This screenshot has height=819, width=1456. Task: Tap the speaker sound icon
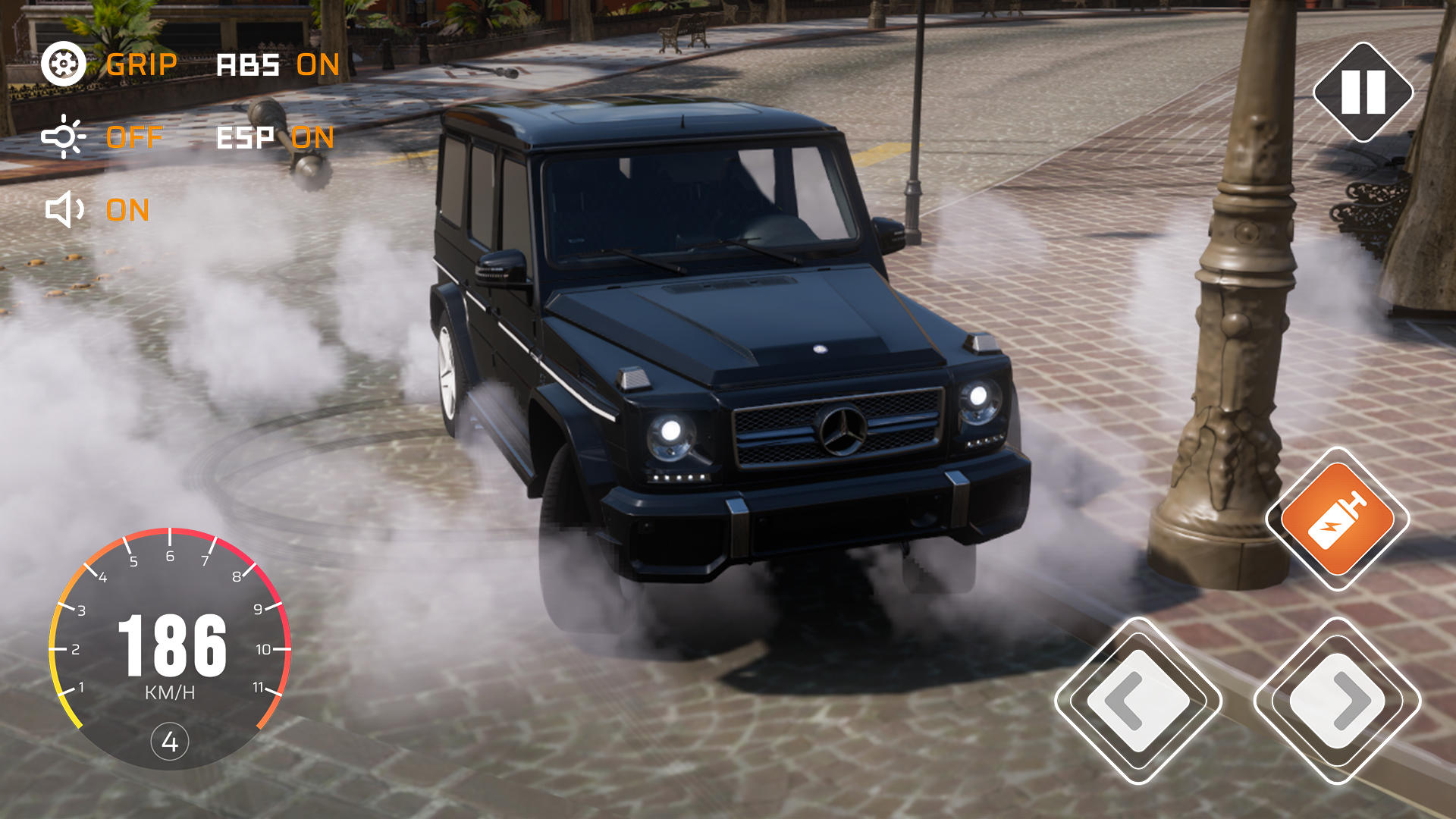(x=63, y=211)
